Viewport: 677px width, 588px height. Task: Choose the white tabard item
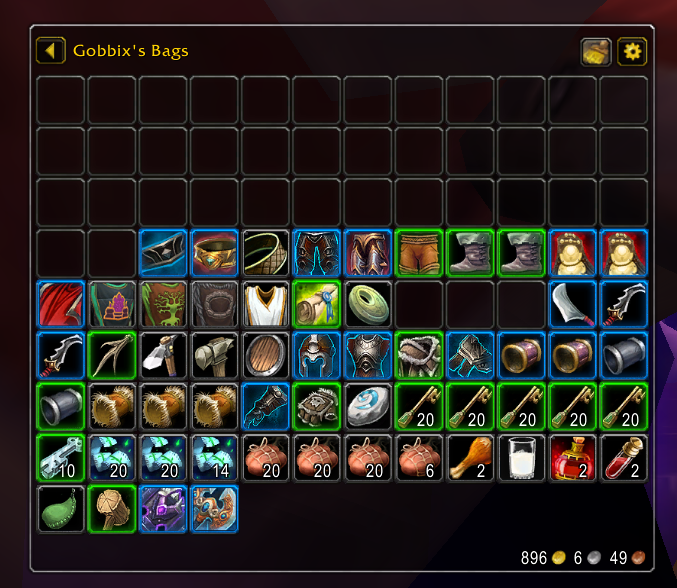(265, 304)
